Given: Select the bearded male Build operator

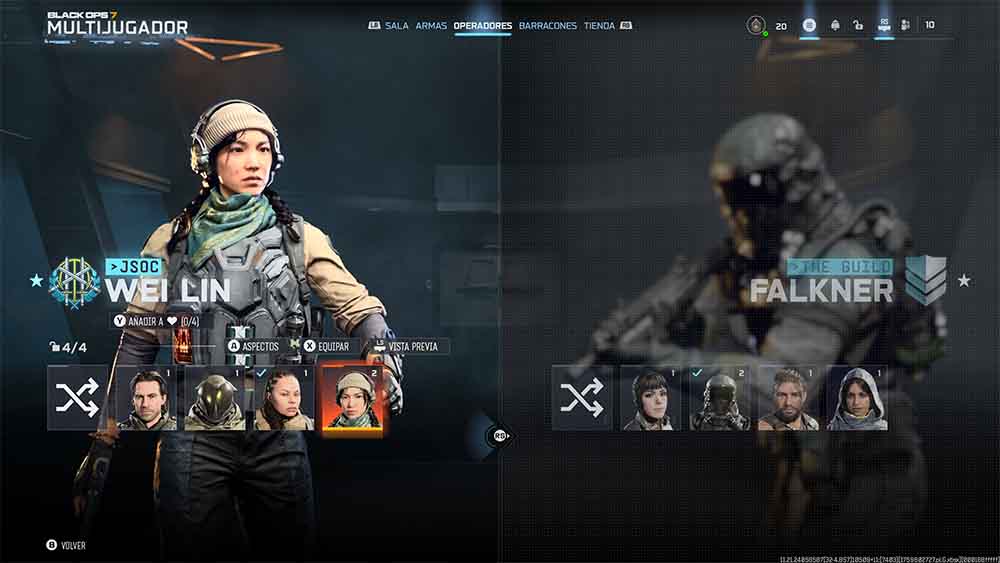Looking at the screenshot, I should 788,398.
